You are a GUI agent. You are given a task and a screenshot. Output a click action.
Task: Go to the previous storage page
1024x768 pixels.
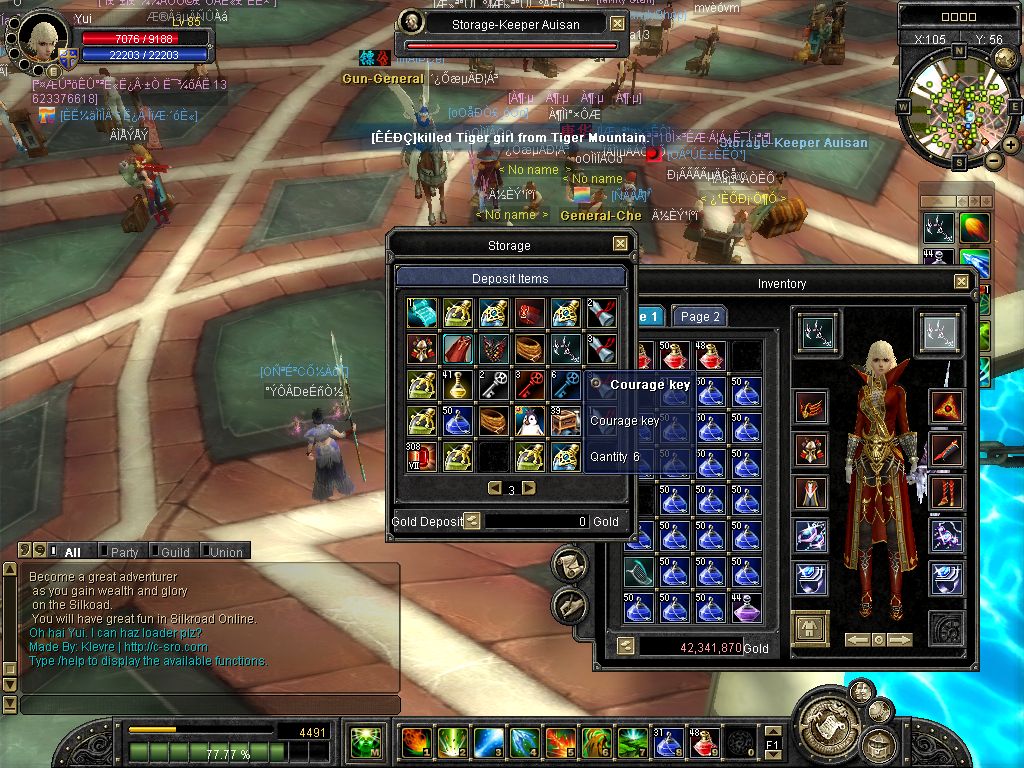(x=493, y=488)
